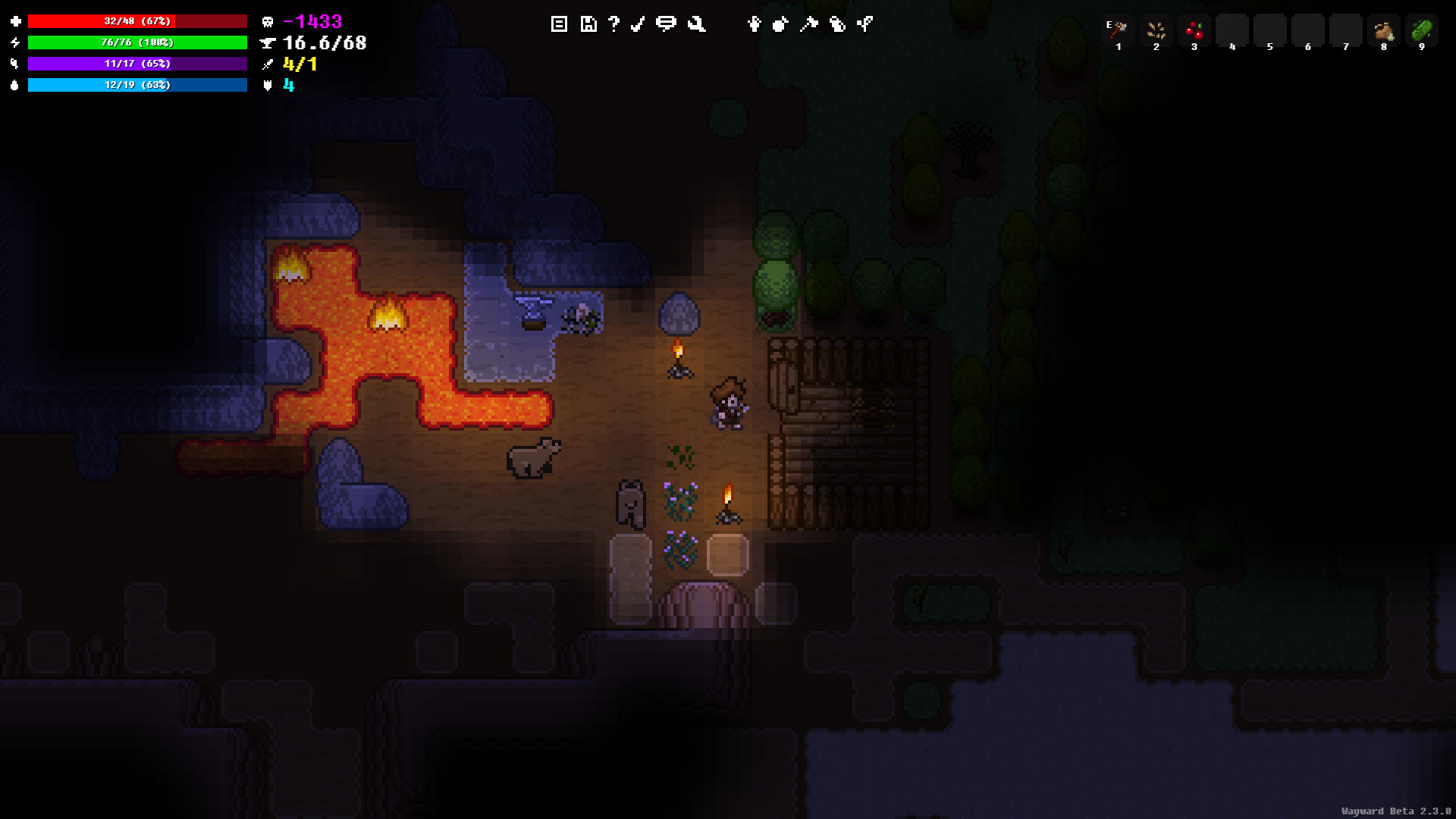
Task: Click the empty quickslot 4
Action: point(1232,30)
